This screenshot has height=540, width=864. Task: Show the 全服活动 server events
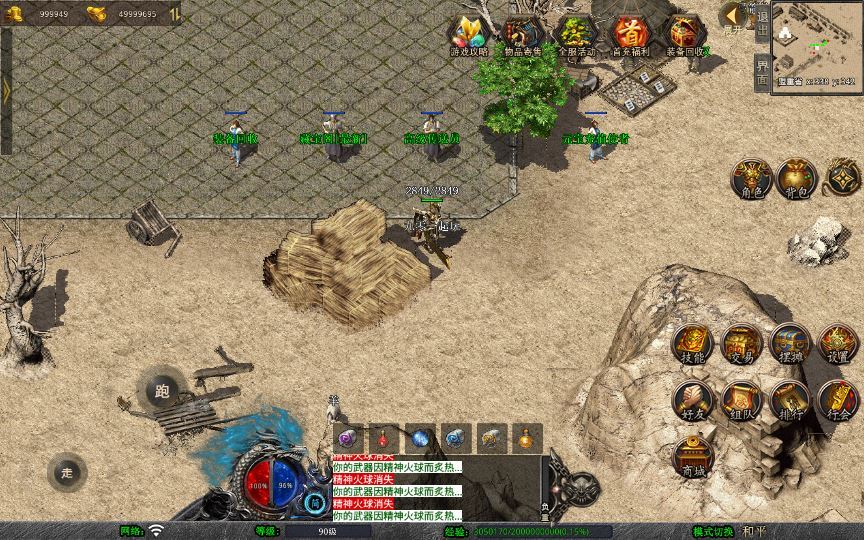(x=576, y=36)
